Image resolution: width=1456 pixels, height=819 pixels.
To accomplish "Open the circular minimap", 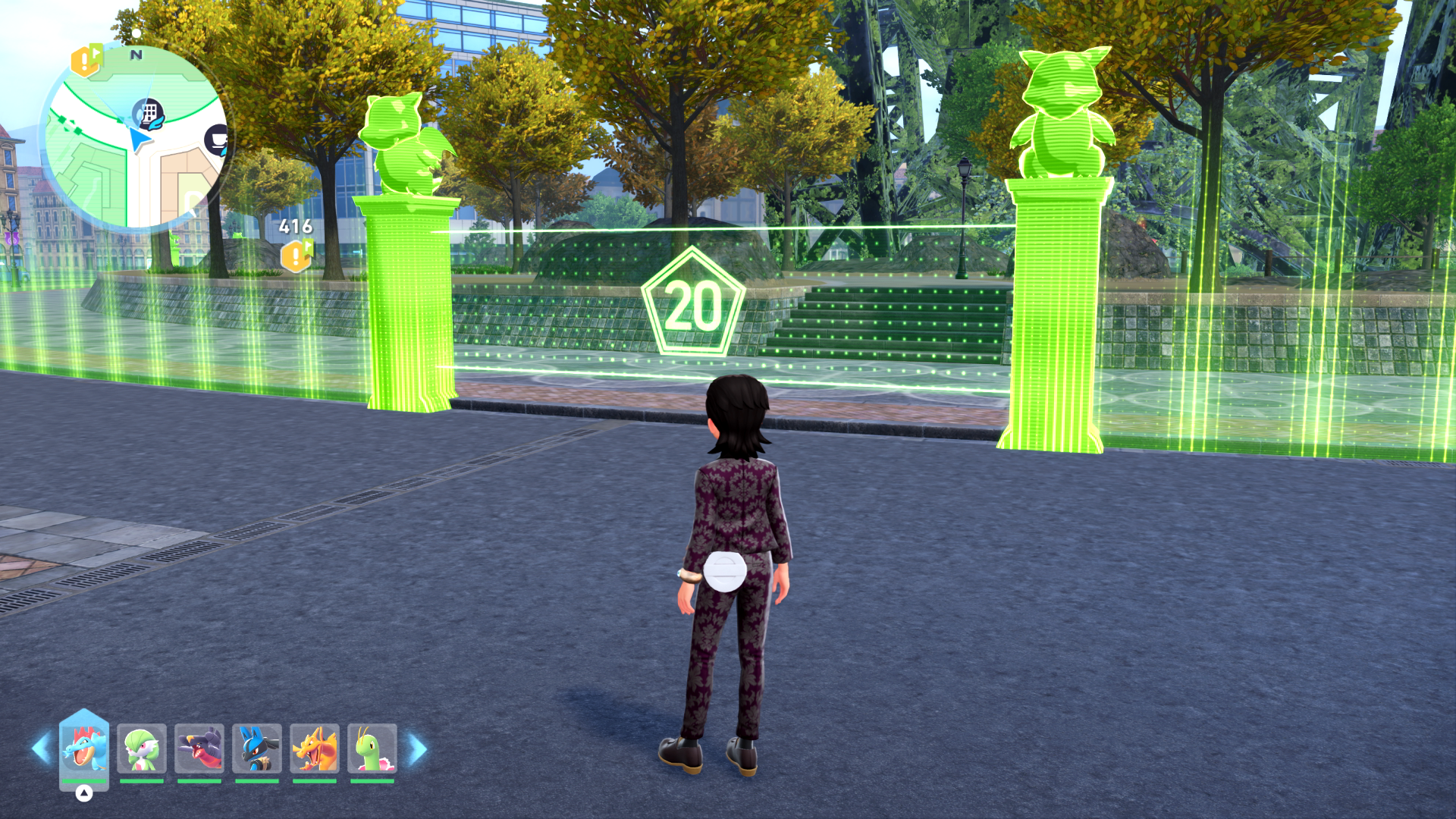I will [133, 136].
